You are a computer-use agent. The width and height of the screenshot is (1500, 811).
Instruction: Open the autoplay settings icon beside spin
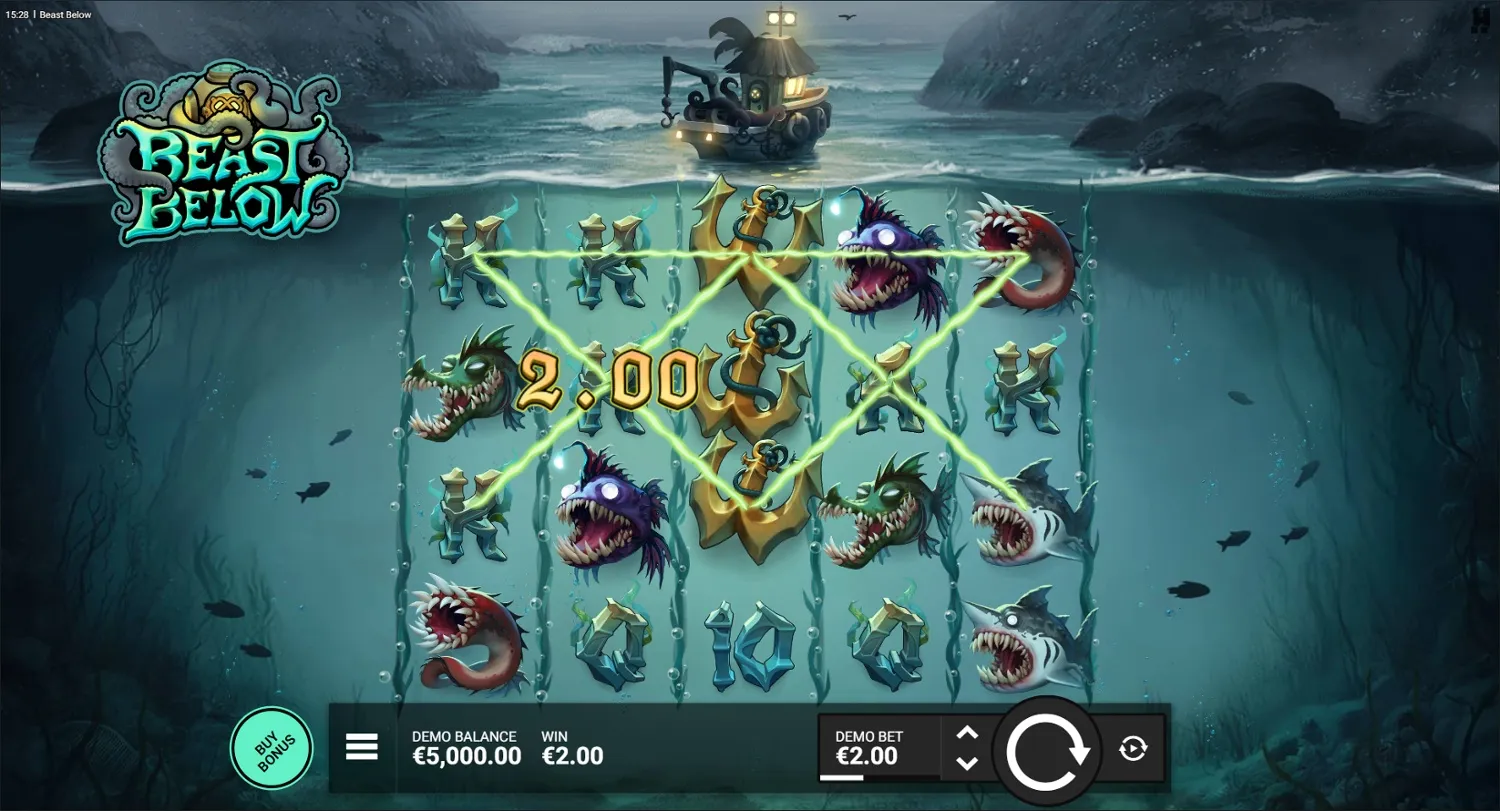point(1135,747)
